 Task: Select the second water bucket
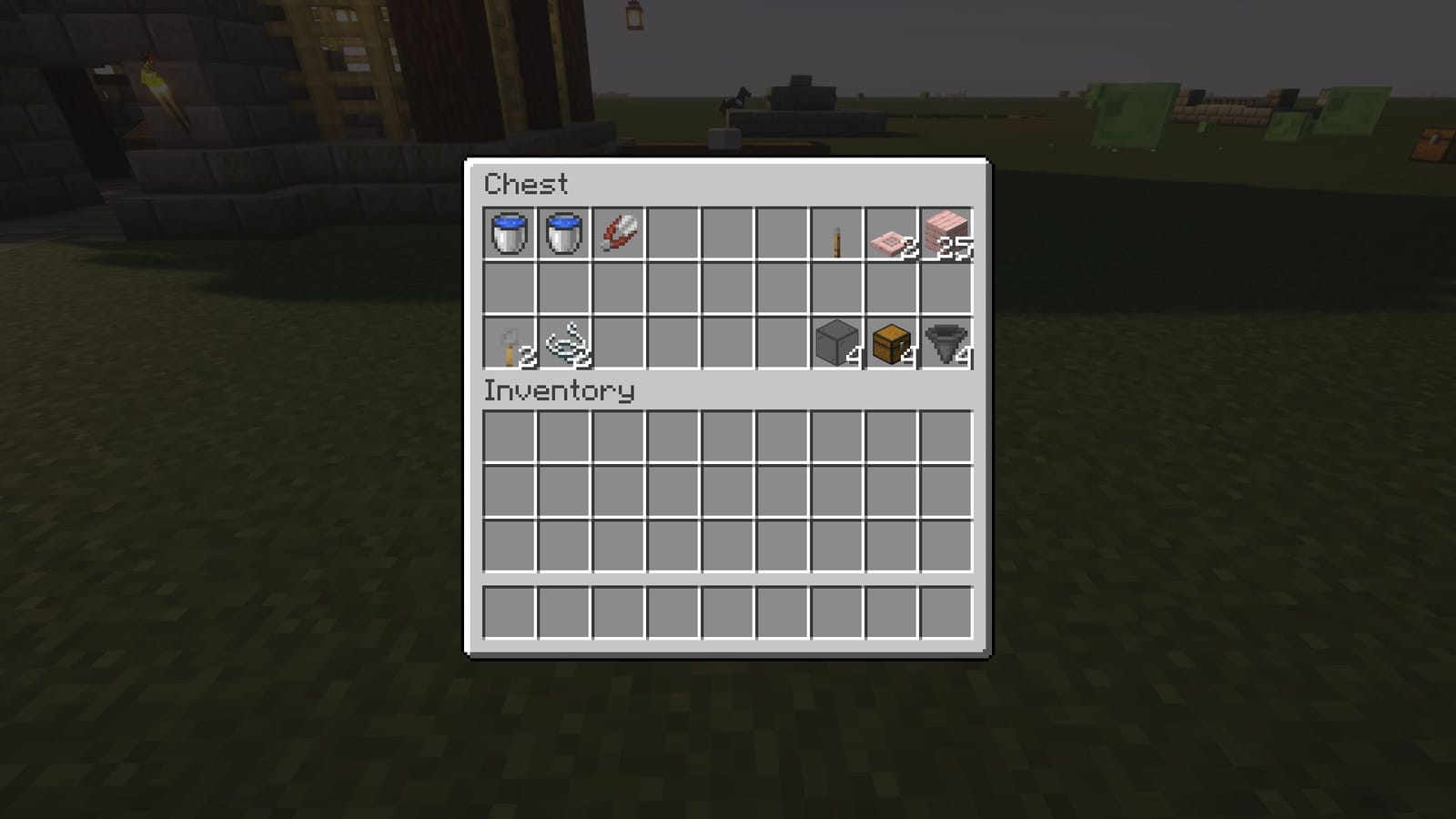[x=564, y=234]
